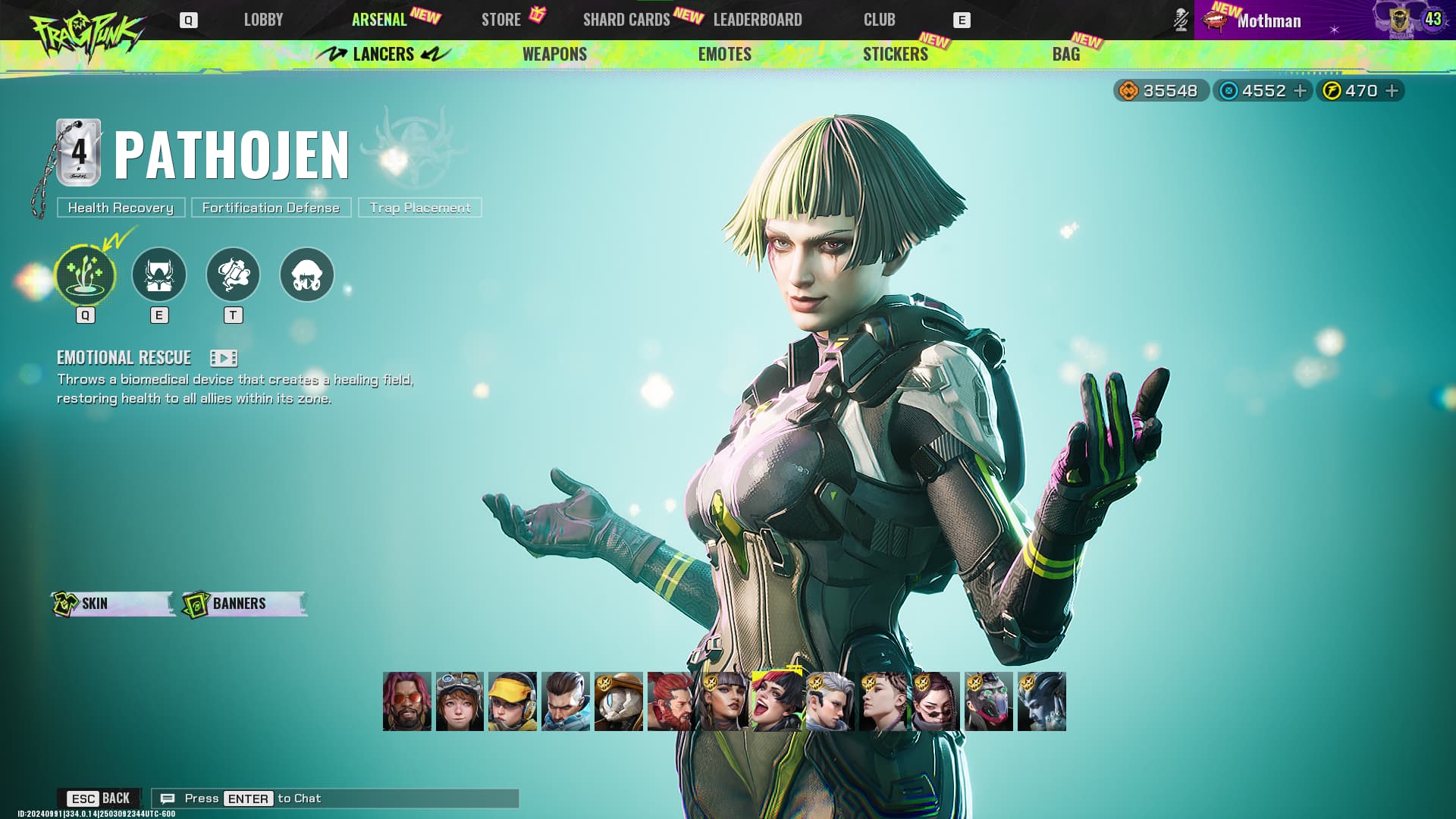Open the Mothman player profile
The width and height of the screenshot is (1456, 819).
(1269, 20)
